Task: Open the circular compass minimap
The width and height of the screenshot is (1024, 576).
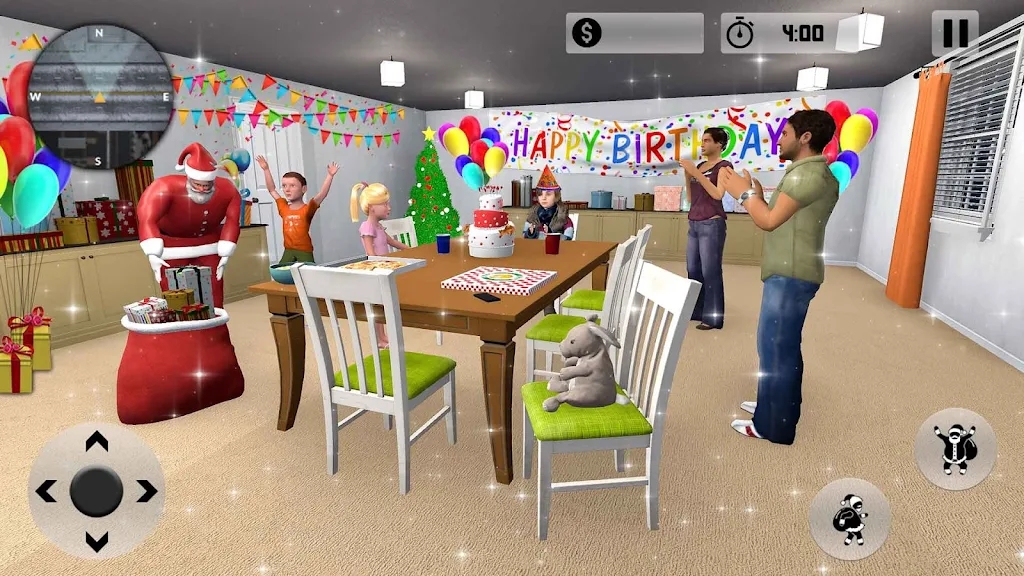Action: (99, 97)
